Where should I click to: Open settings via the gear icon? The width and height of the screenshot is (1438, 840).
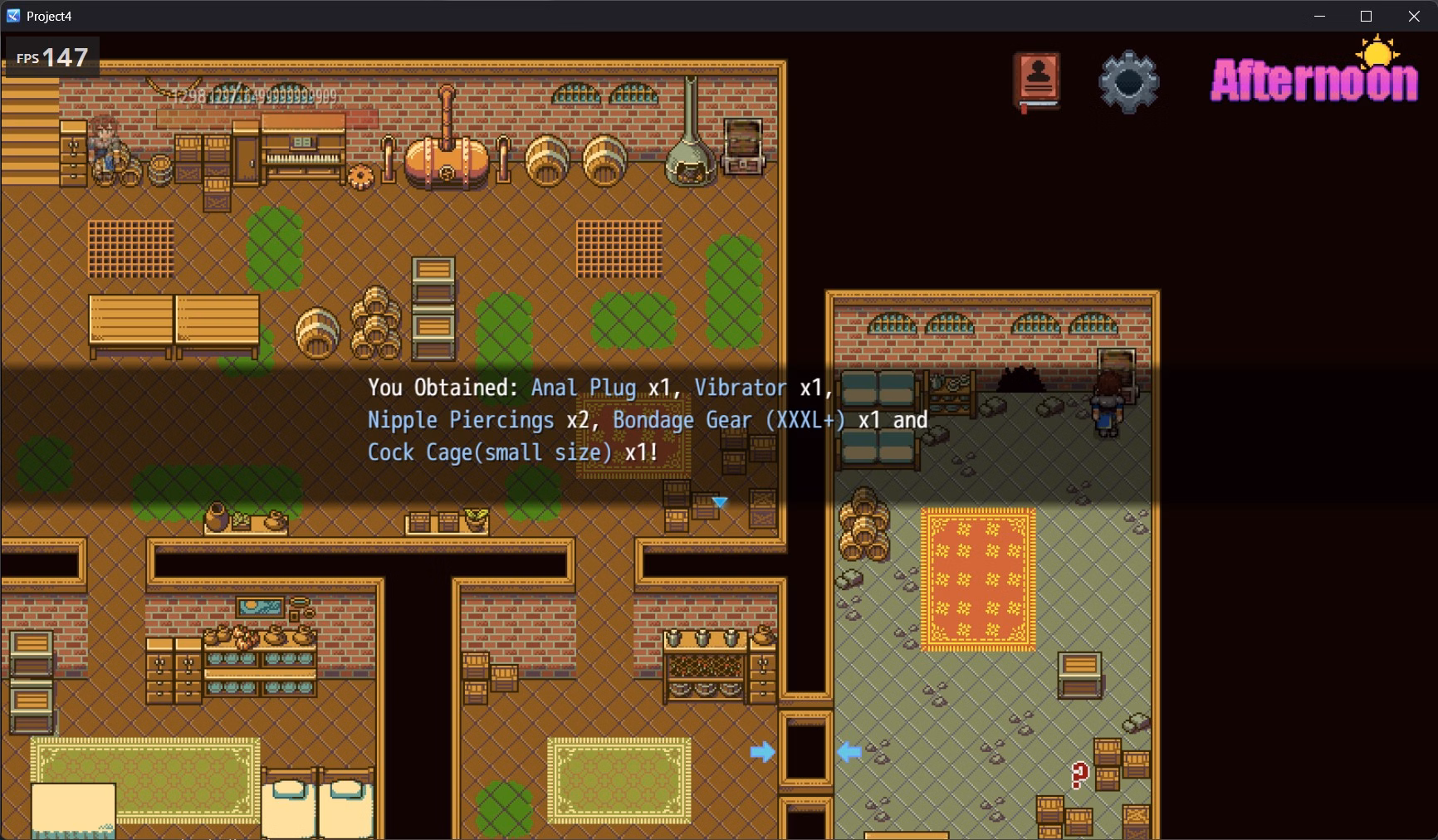[x=1127, y=81]
